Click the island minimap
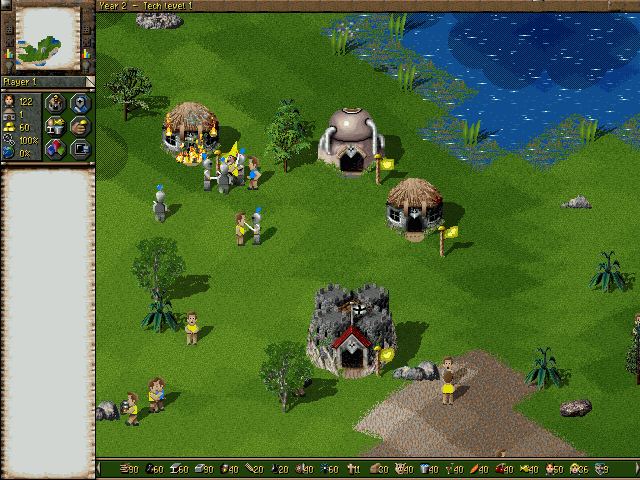The width and height of the screenshot is (640, 480). pyautogui.click(x=49, y=36)
